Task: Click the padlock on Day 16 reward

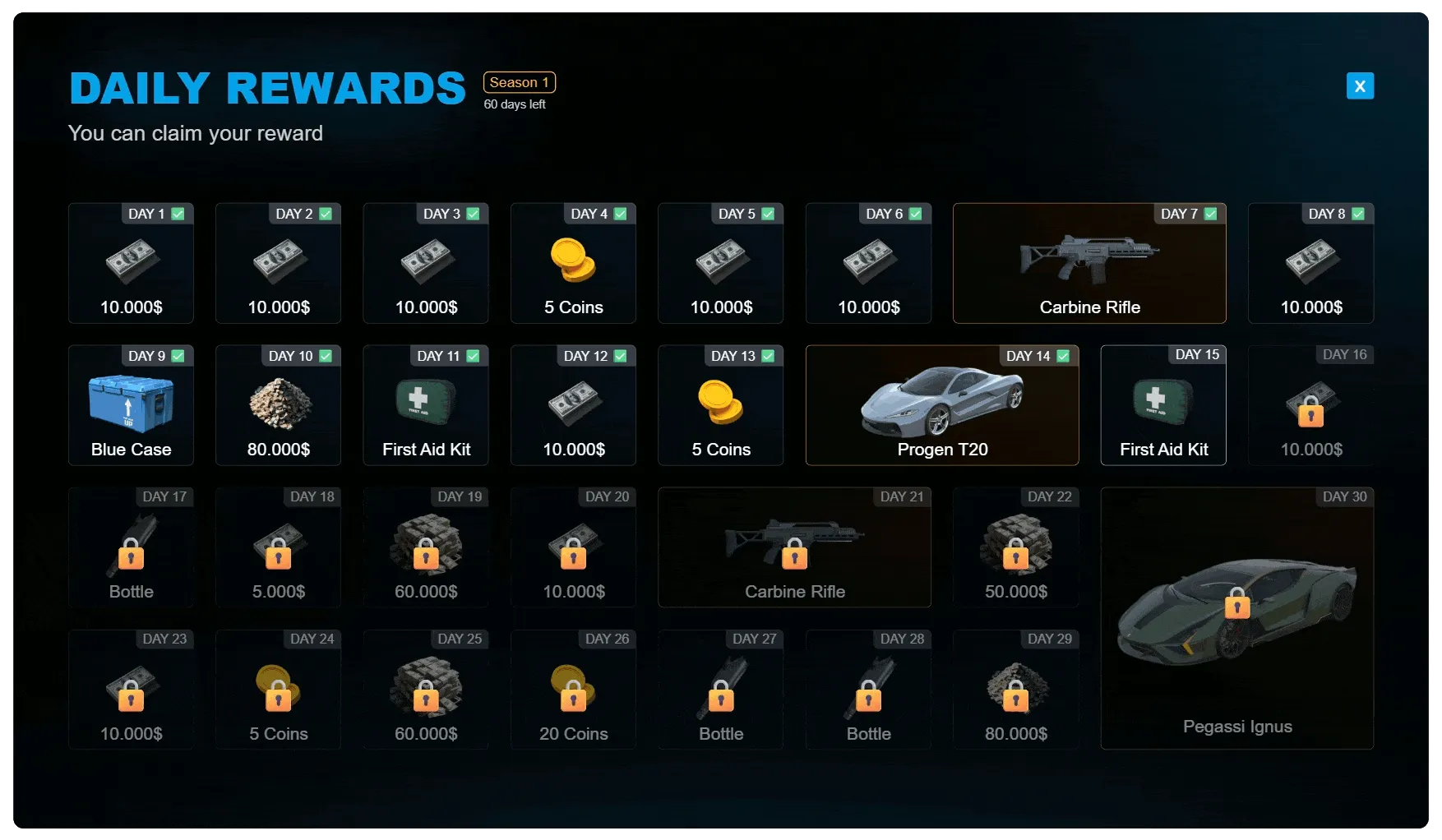Action: tap(1311, 415)
